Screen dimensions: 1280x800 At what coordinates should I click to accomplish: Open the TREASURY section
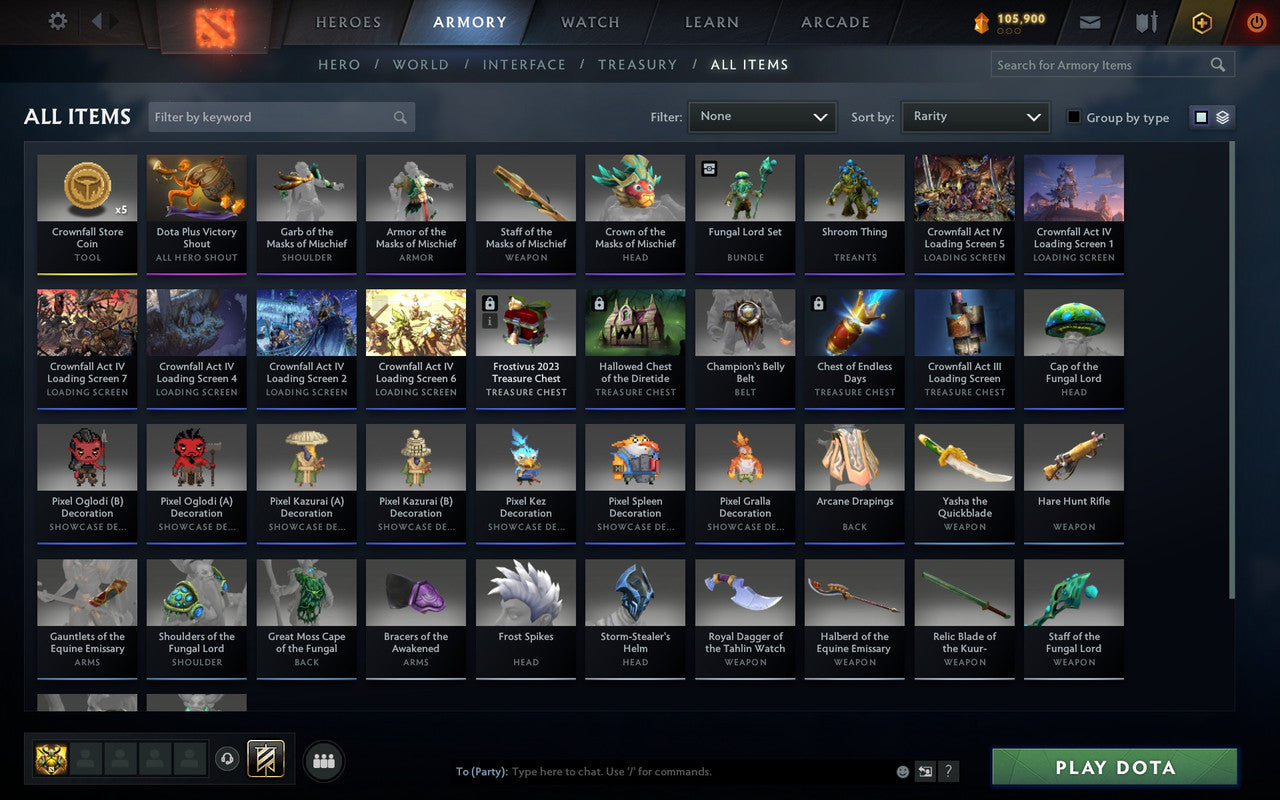(x=637, y=64)
